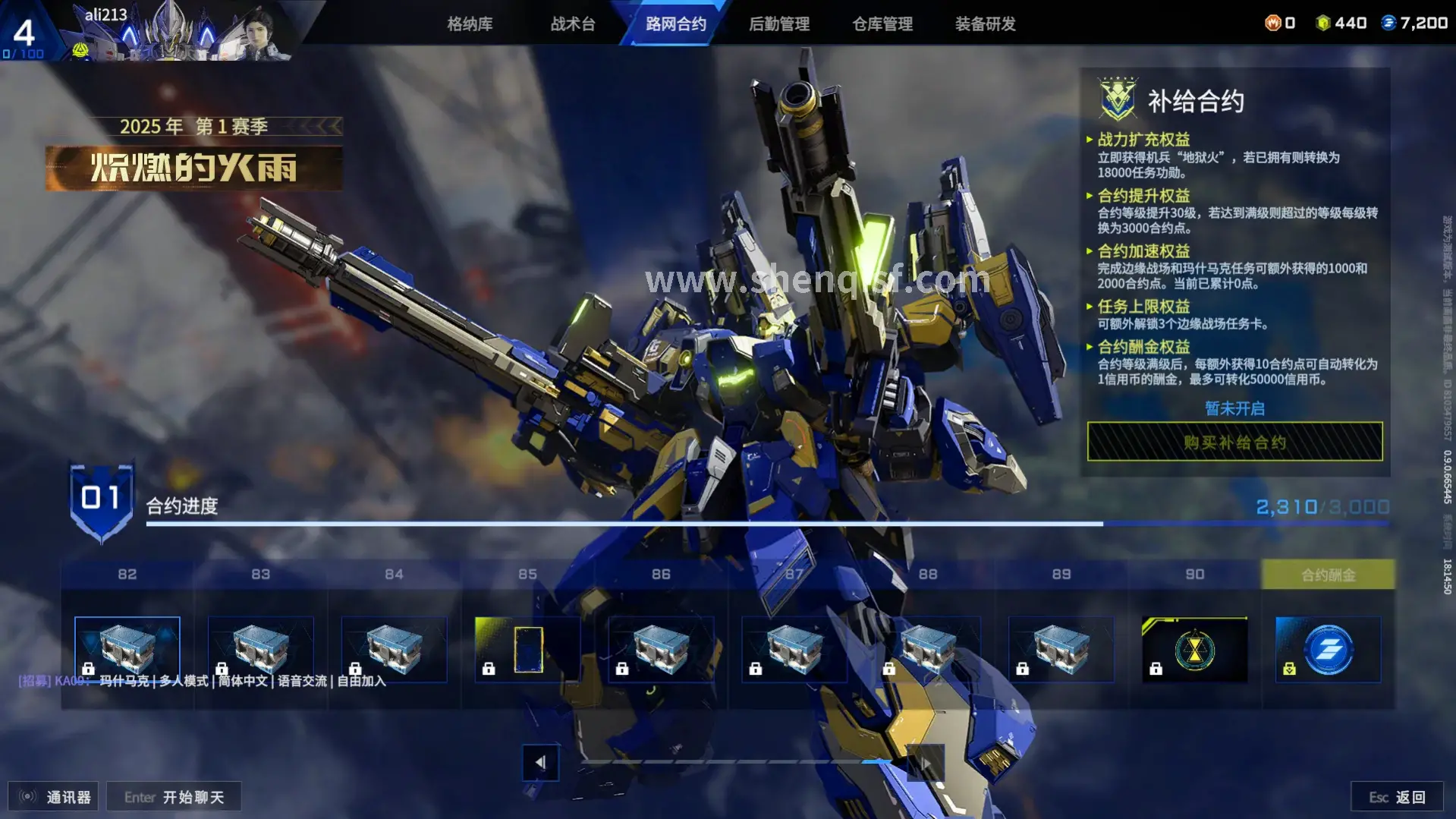Image resolution: width=1456 pixels, height=819 pixels.
Task: Select the level 85 yellow card reward
Action: [x=528, y=649]
